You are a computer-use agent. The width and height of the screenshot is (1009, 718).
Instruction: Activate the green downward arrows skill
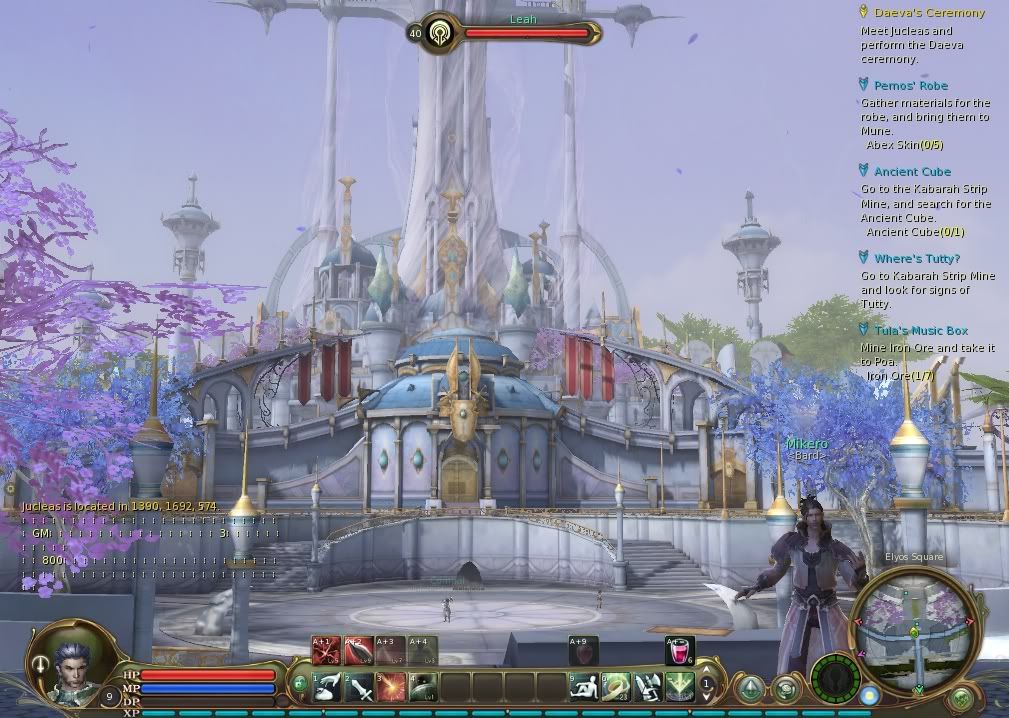tap(680, 686)
